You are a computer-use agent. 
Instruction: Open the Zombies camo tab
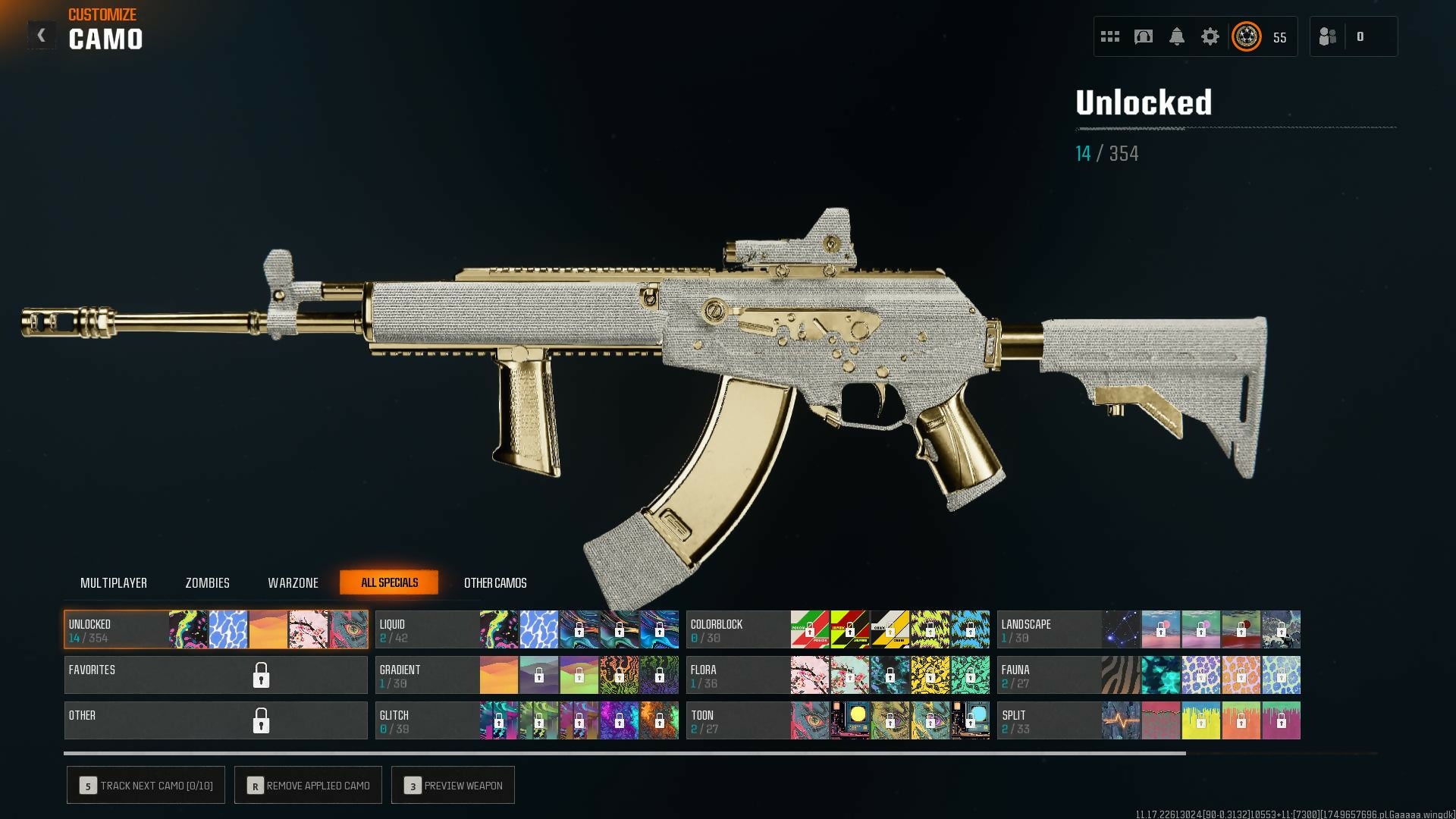click(207, 583)
